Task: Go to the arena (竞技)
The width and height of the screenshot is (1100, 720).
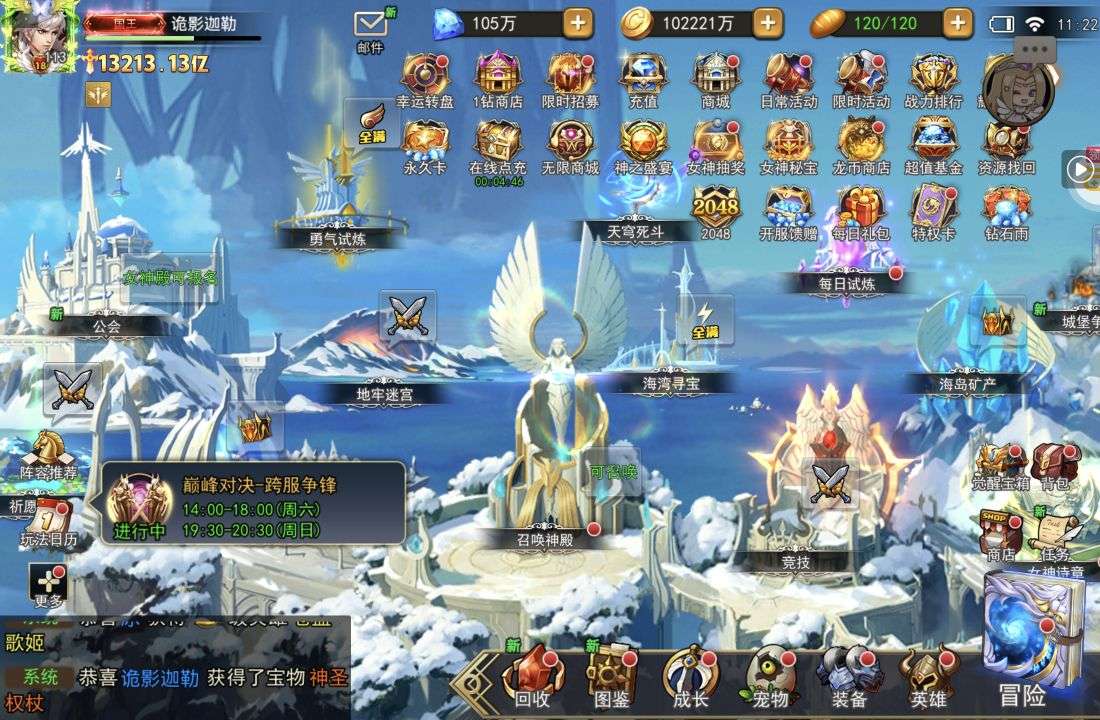Action: pos(795,561)
